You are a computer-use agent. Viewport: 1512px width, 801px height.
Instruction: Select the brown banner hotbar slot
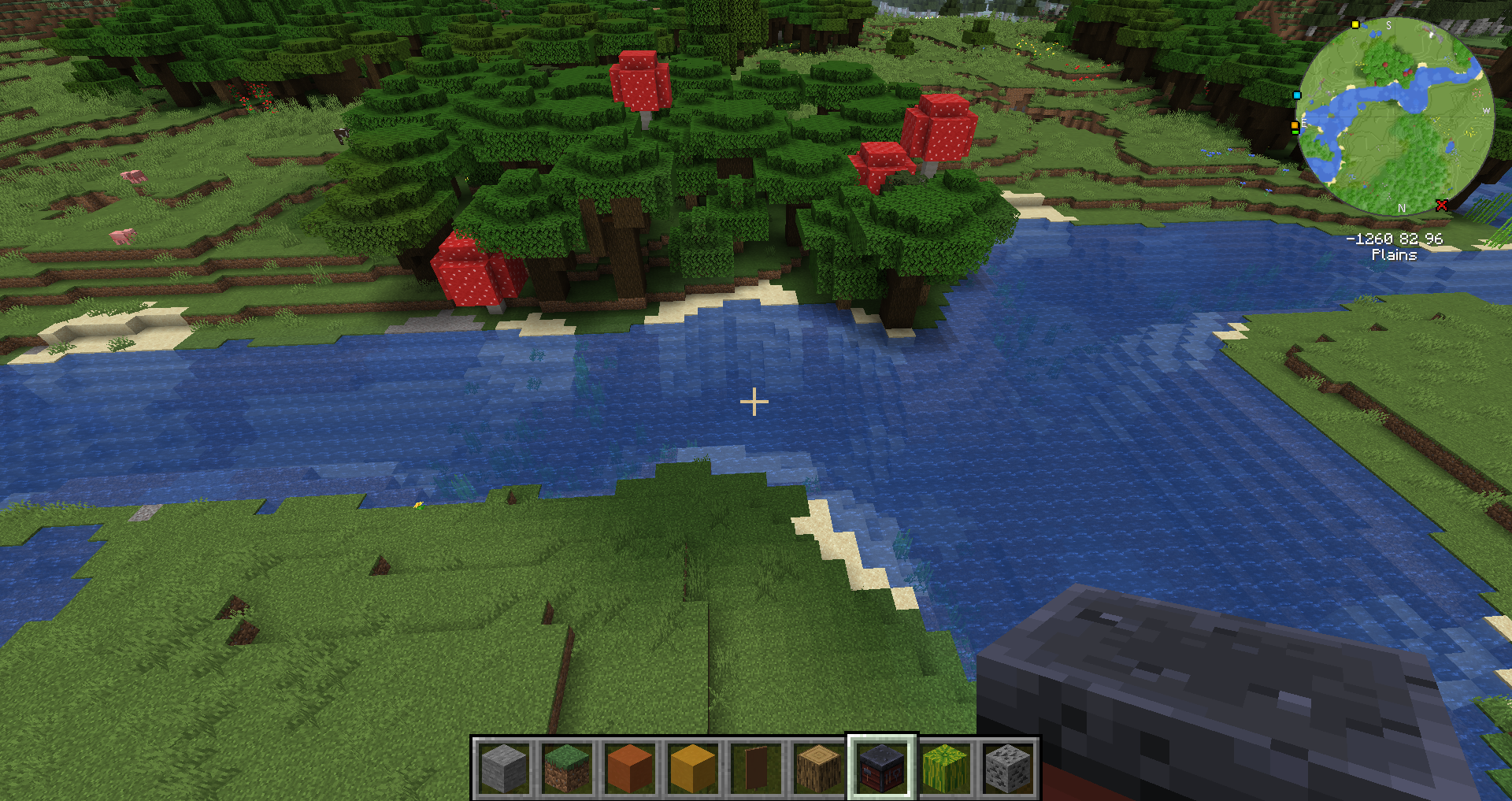point(756,768)
